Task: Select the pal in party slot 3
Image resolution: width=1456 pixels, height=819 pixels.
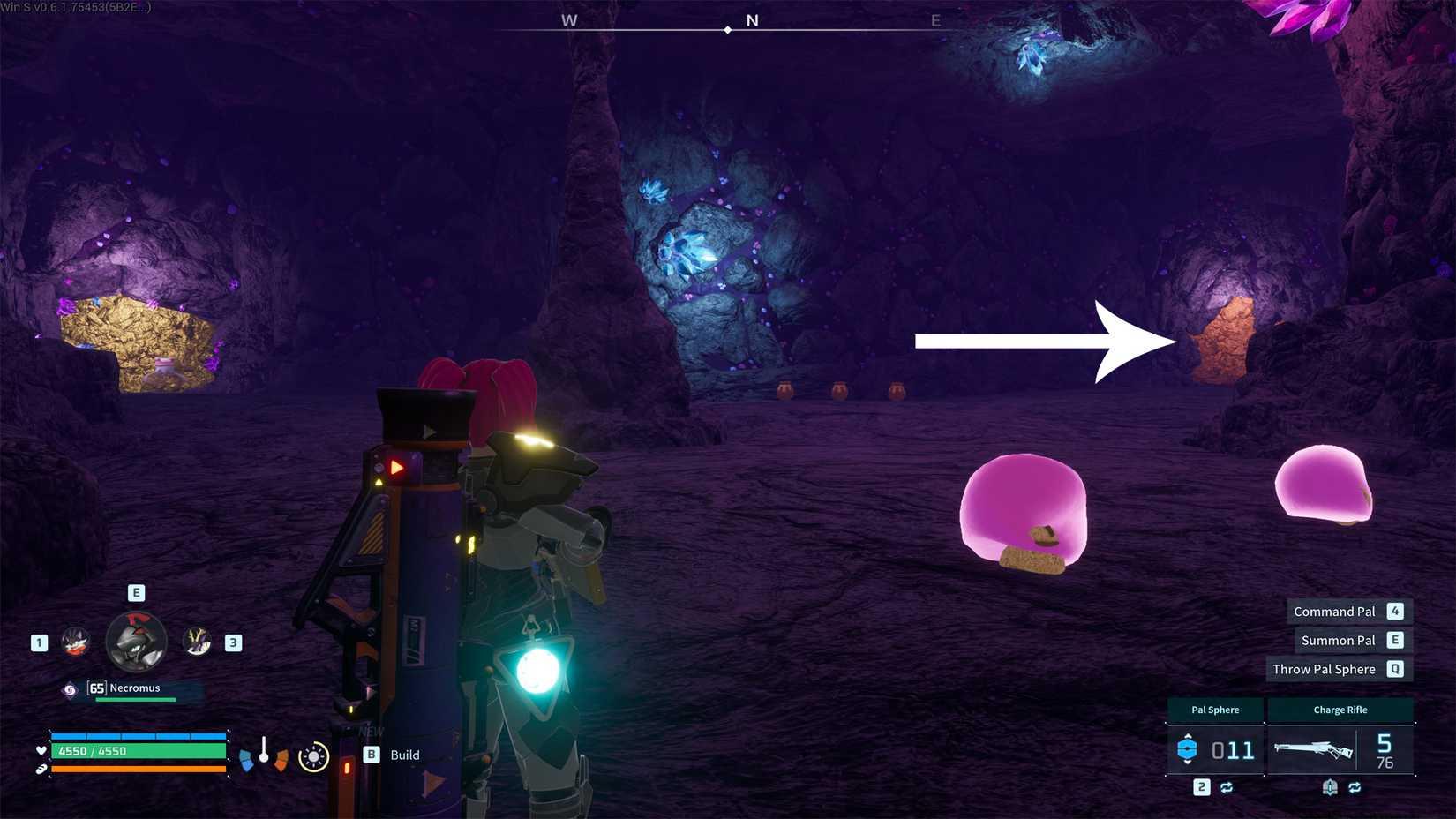Action: [x=199, y=642]
